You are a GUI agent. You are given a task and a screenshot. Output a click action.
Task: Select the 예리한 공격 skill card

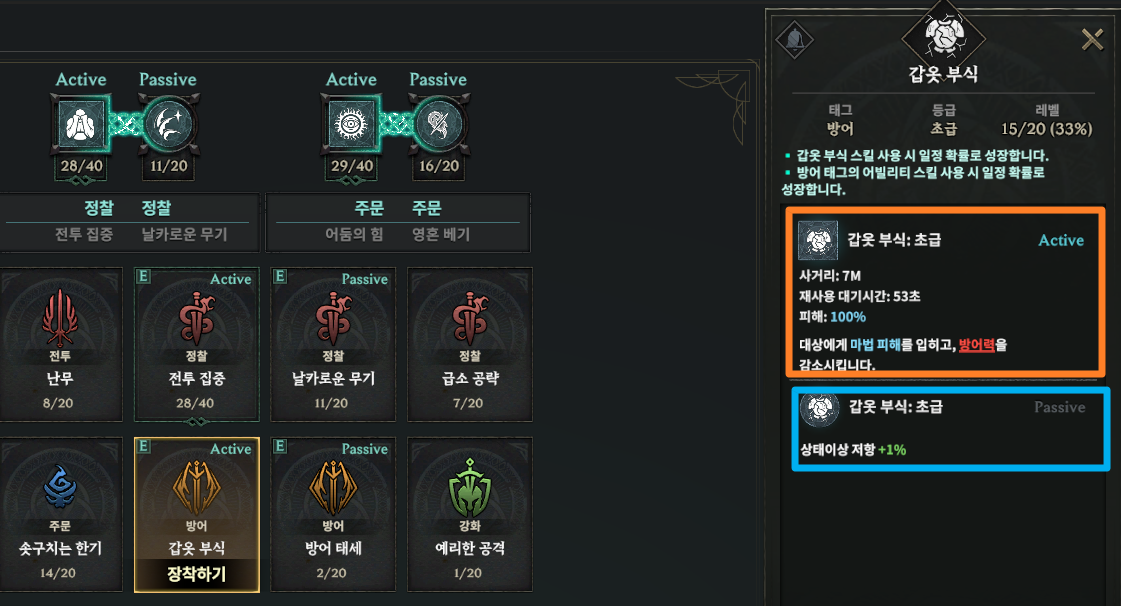[470, 510]
